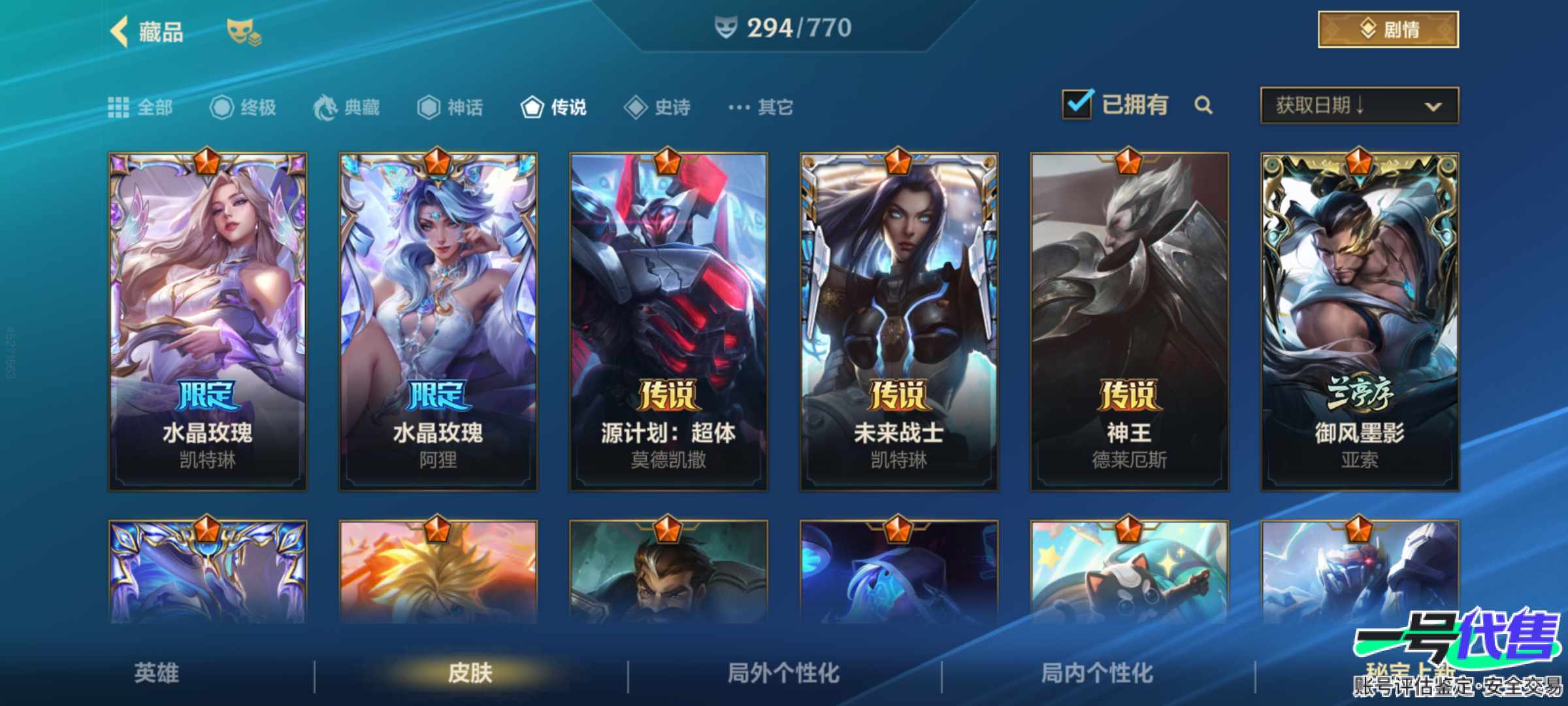This screenshot has width=1568, height=706.
Task: Click the 终极 hexagon filter icon
Action: point(222,107)
